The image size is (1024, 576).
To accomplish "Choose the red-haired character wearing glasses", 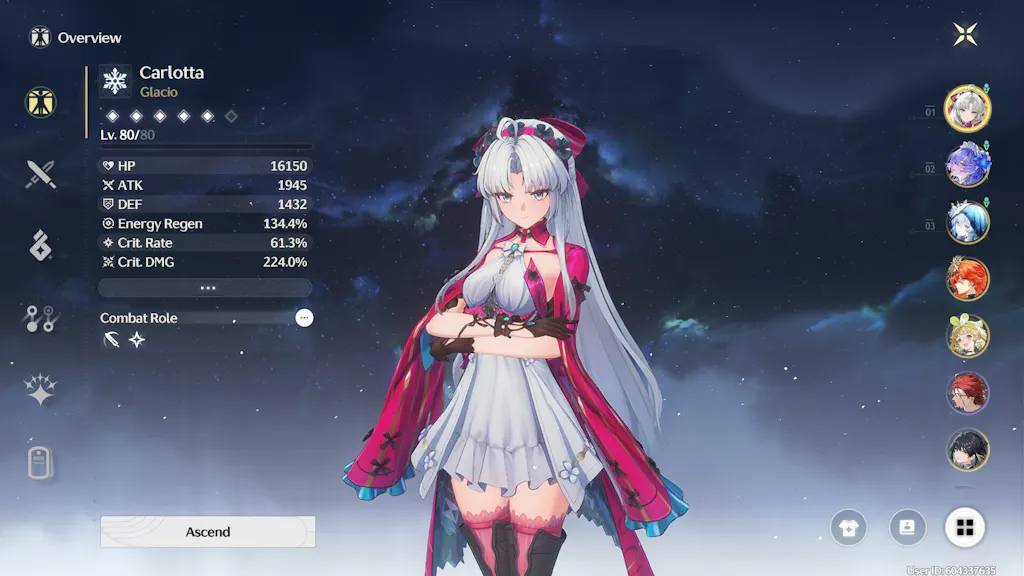I will [967, 393].
